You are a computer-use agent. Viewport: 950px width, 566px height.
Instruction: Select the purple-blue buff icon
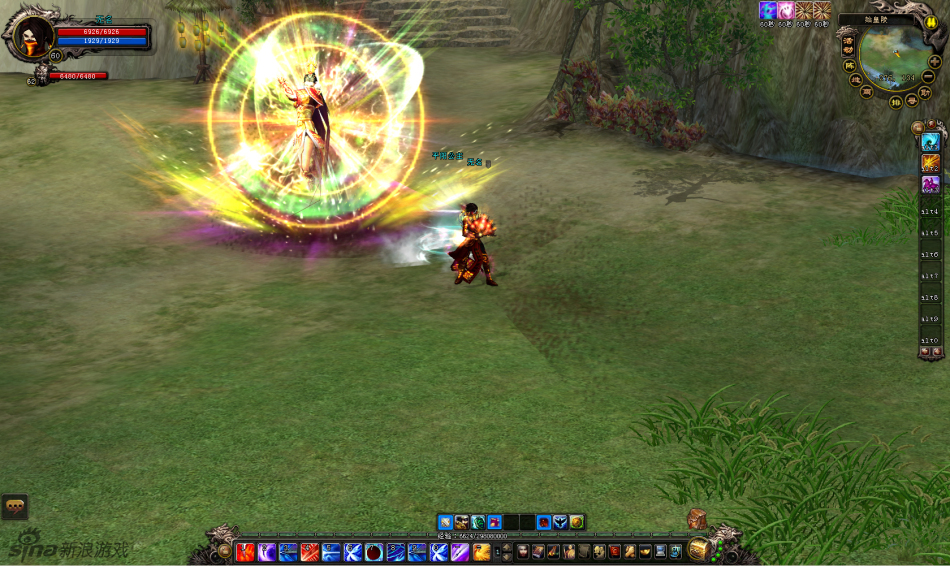768,10
